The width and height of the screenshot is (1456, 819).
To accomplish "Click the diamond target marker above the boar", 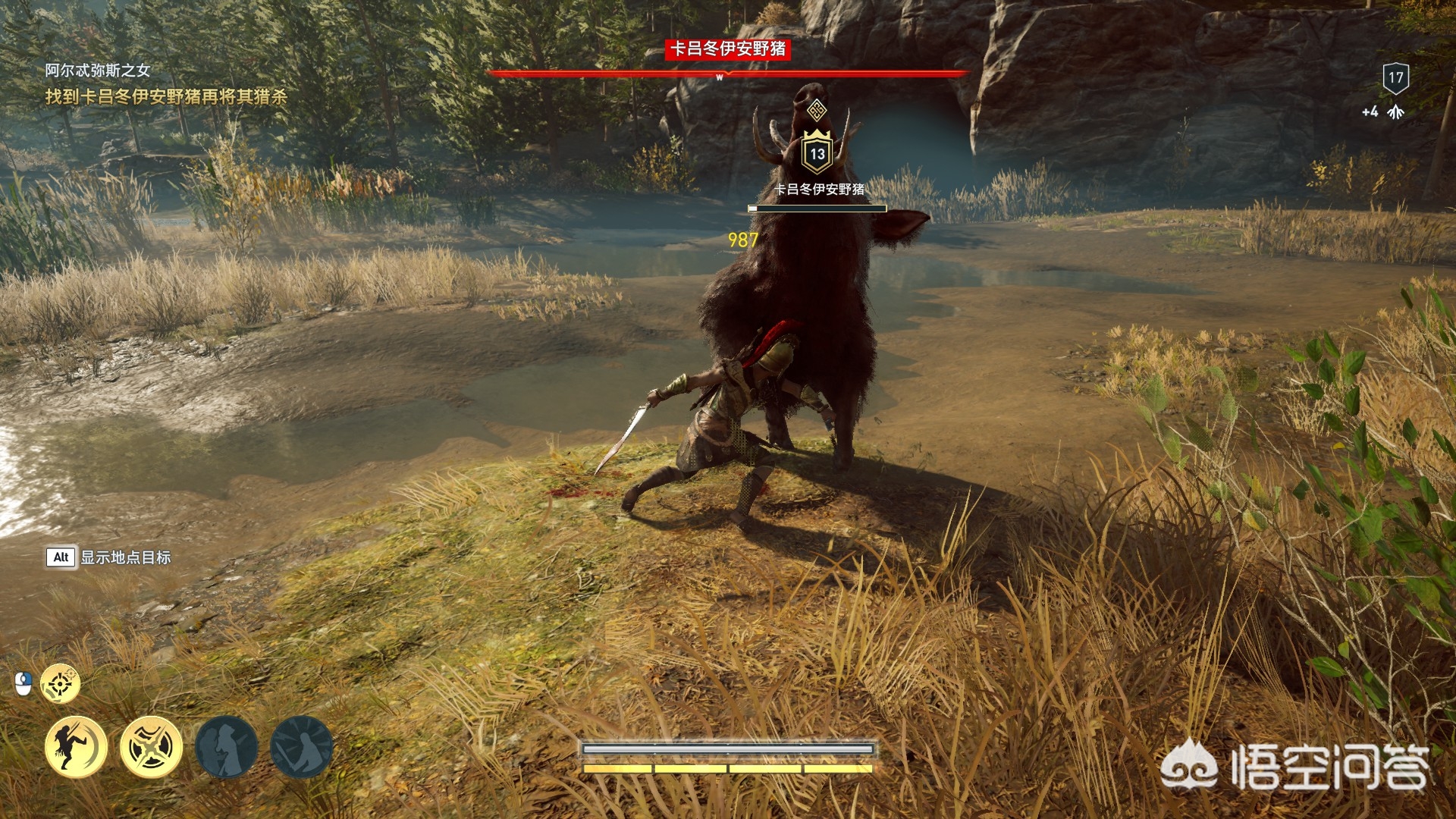I will 816,111.
